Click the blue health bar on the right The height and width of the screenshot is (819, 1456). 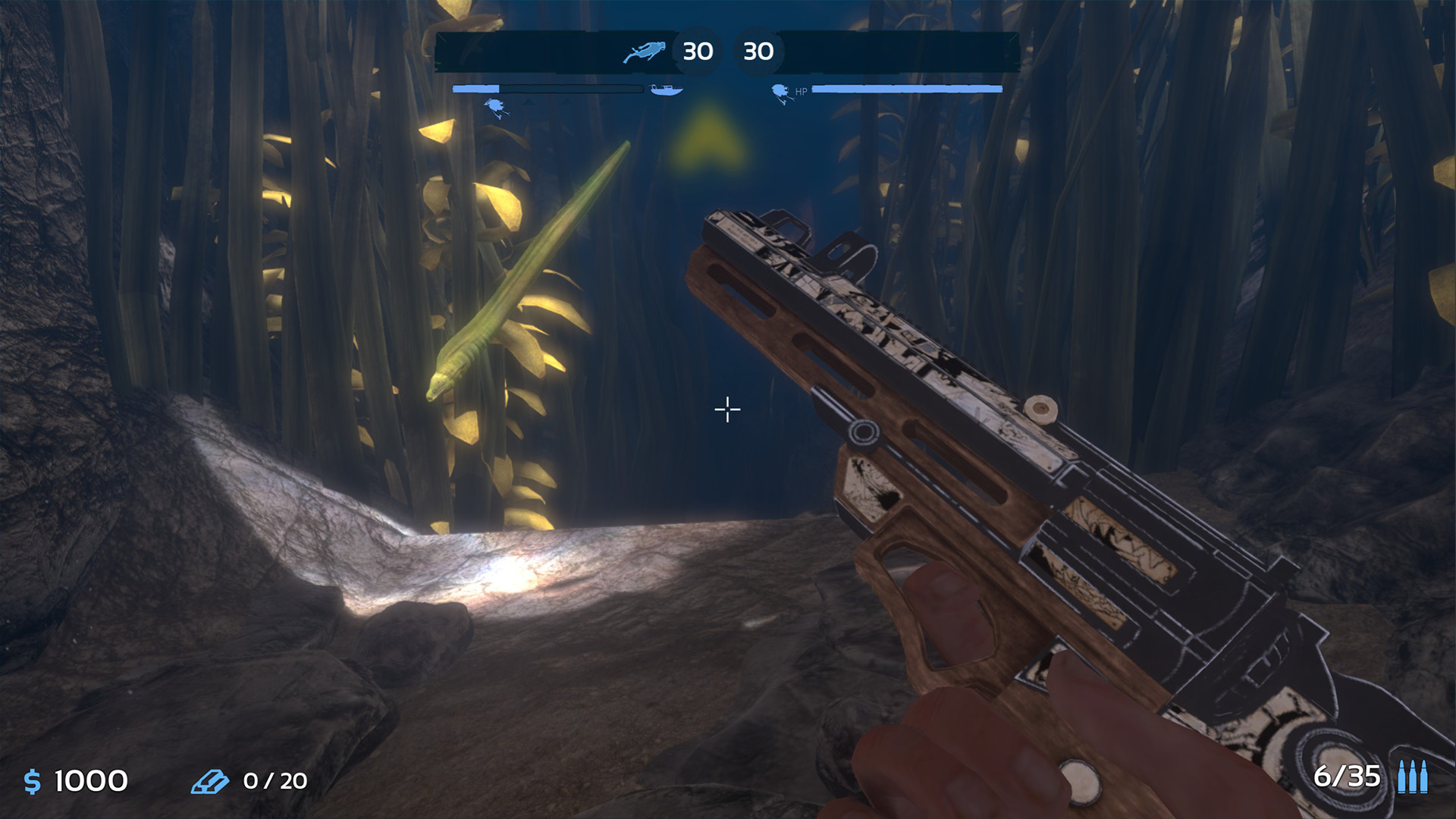tap(906, 88)
